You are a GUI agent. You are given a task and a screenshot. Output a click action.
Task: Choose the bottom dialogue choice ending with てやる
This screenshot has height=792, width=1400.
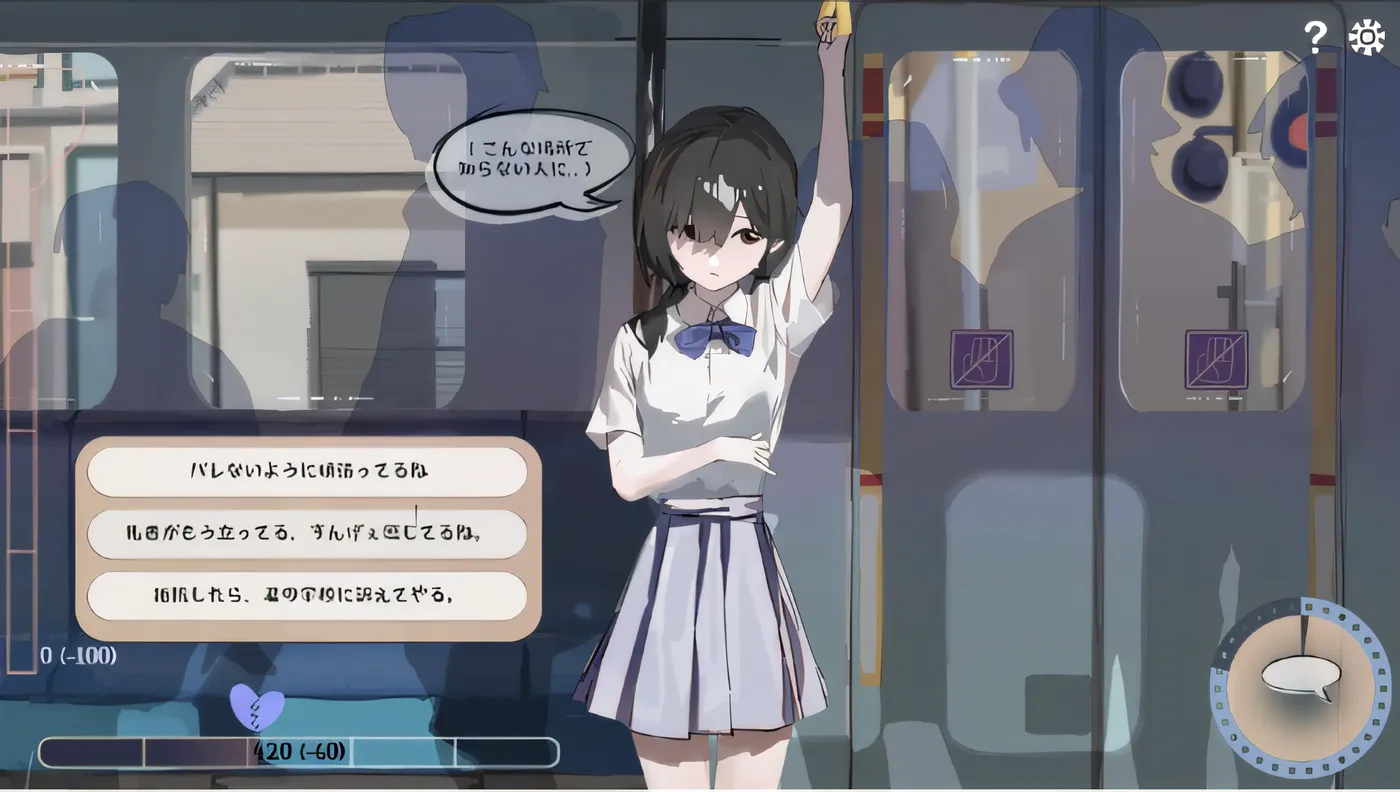pyautogui.click(x=308, y=597)
